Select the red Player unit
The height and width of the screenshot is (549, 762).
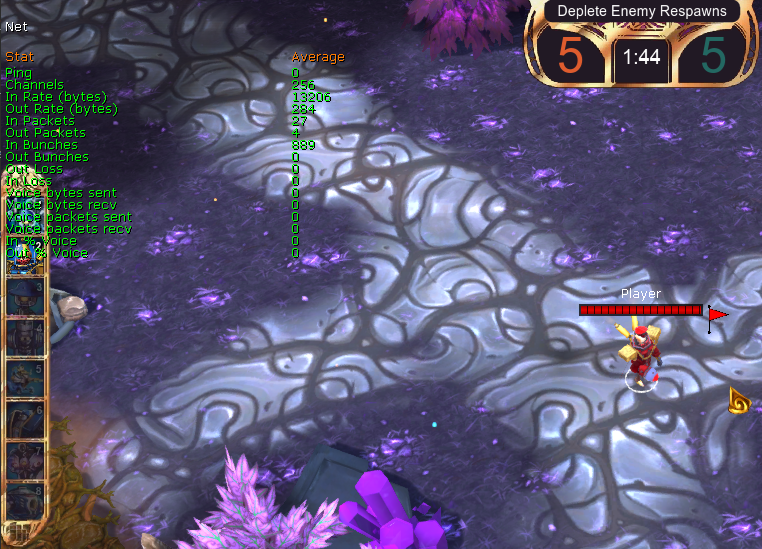pos(640,355)
